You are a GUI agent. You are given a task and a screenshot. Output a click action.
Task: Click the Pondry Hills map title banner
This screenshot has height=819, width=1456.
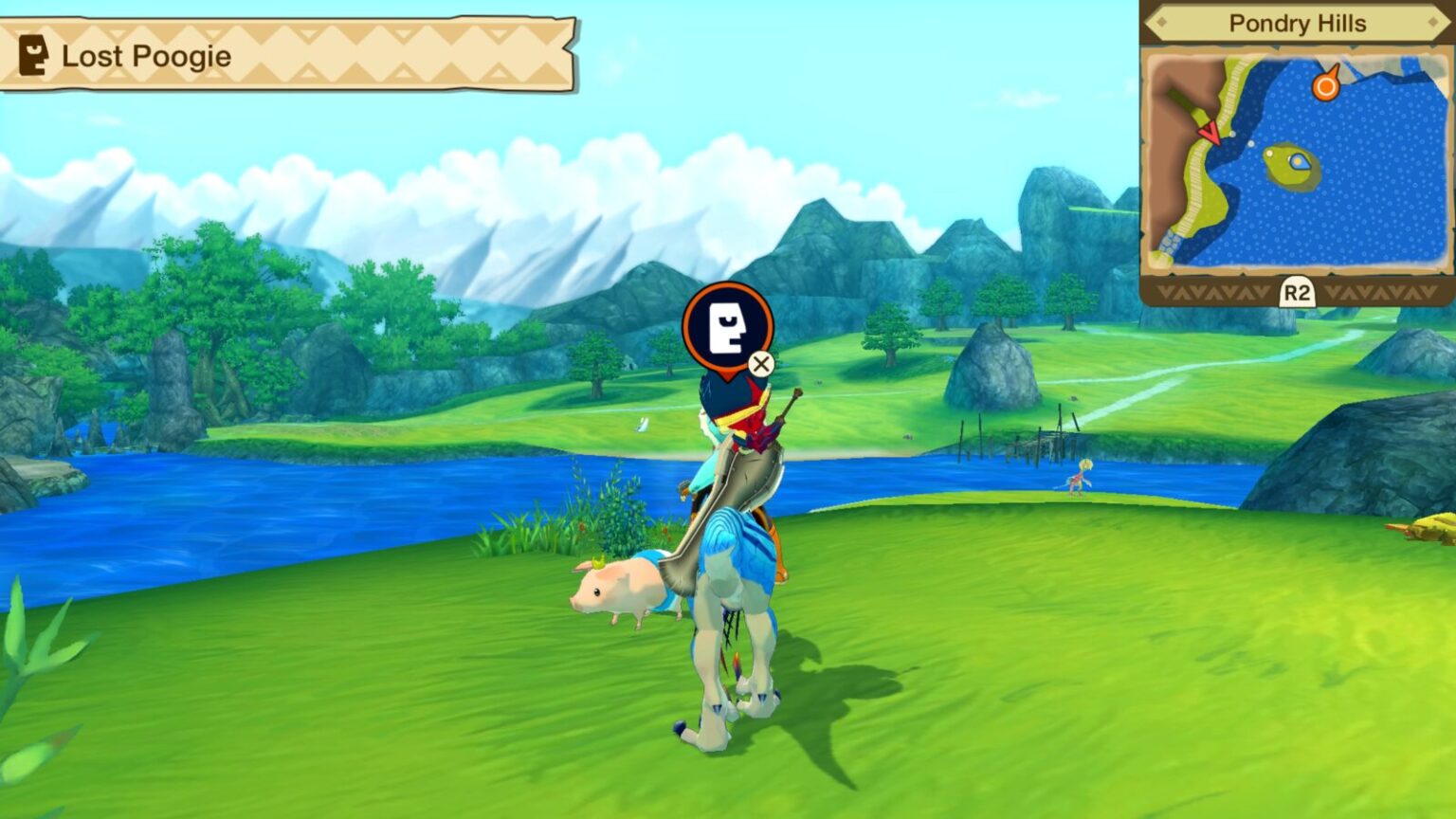tap(1298, 24)
